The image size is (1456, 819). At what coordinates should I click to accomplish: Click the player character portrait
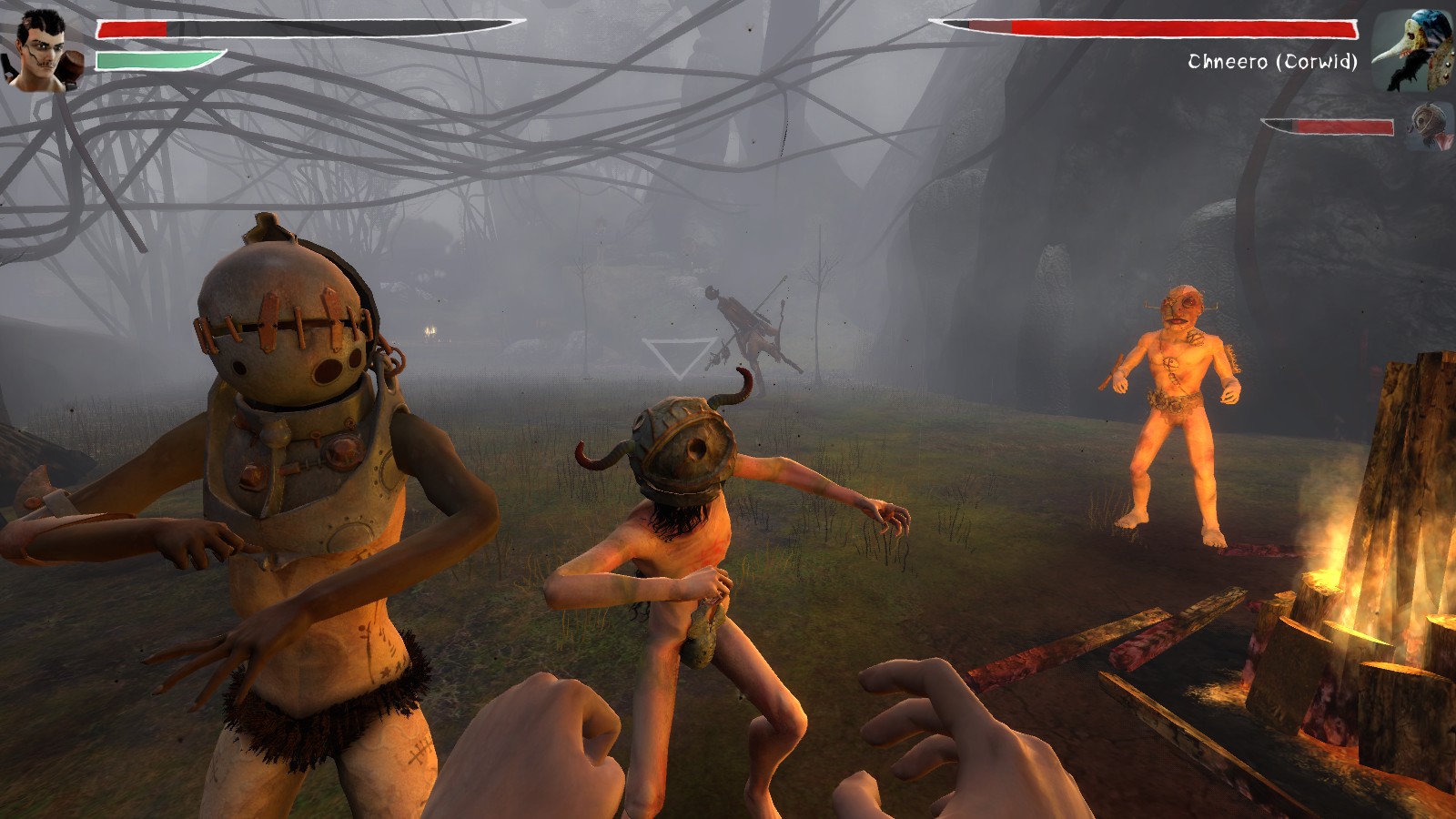tap(44, 51)
